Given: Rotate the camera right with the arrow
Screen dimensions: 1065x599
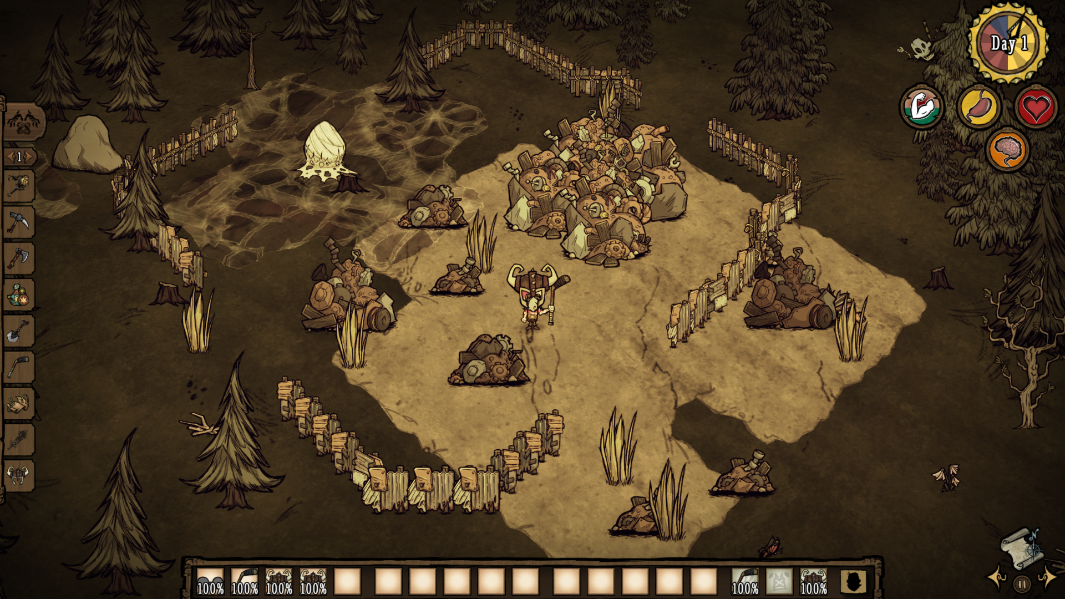Looking at the screenshot, I should 1047,577.
